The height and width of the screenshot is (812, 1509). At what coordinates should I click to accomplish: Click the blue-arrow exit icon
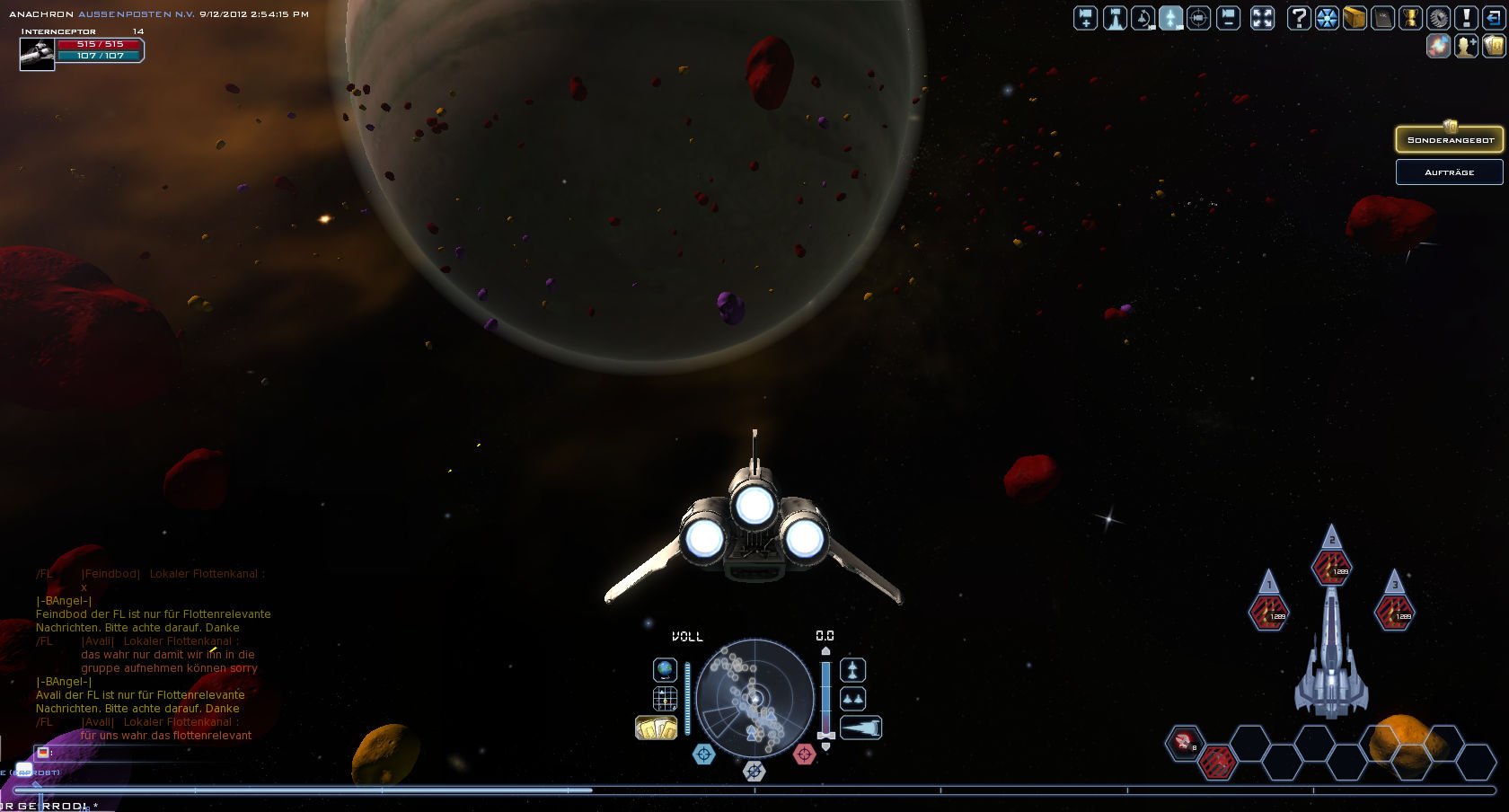pyautogui.click(x=1494, y=18)
